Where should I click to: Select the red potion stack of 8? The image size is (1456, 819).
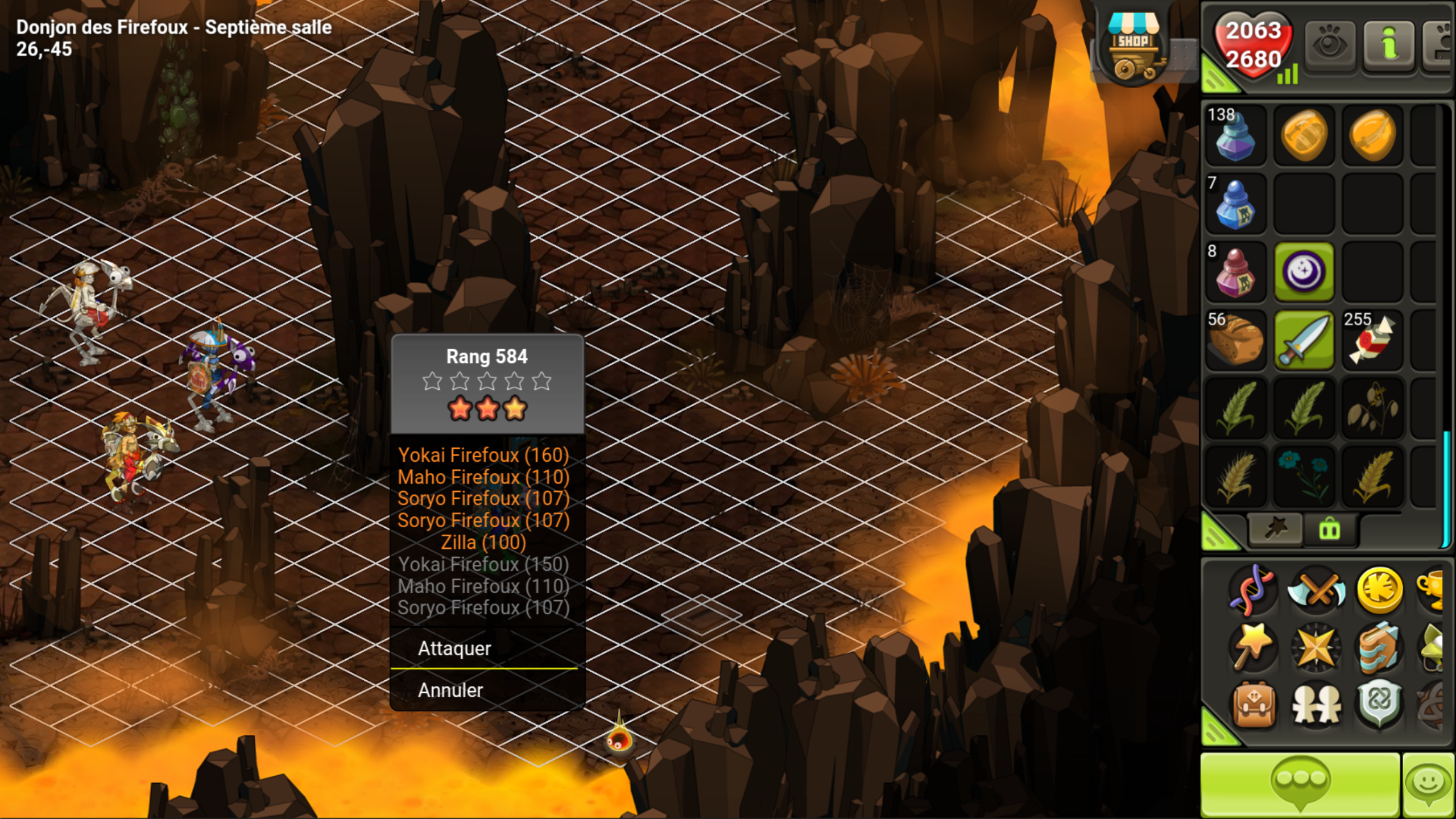pyautogui.click(x=1235, y=272)
